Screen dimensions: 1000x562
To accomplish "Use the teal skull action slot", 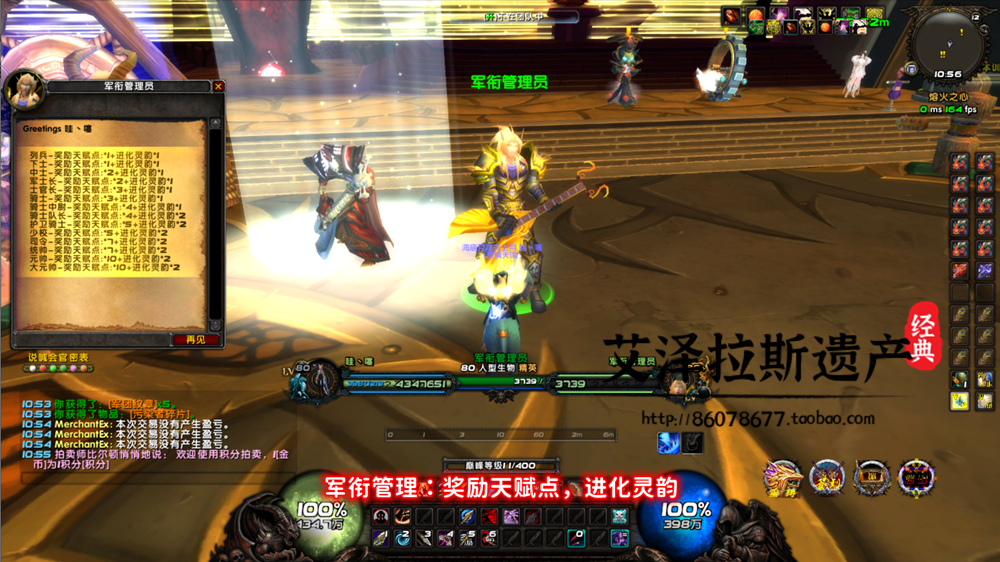I will pos(620,517).
